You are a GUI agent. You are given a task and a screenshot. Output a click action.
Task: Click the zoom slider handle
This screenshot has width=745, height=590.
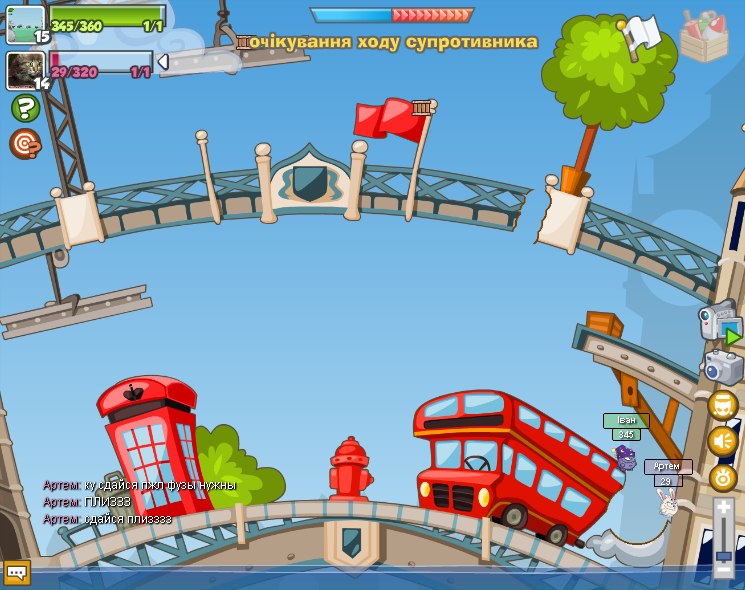723,555
